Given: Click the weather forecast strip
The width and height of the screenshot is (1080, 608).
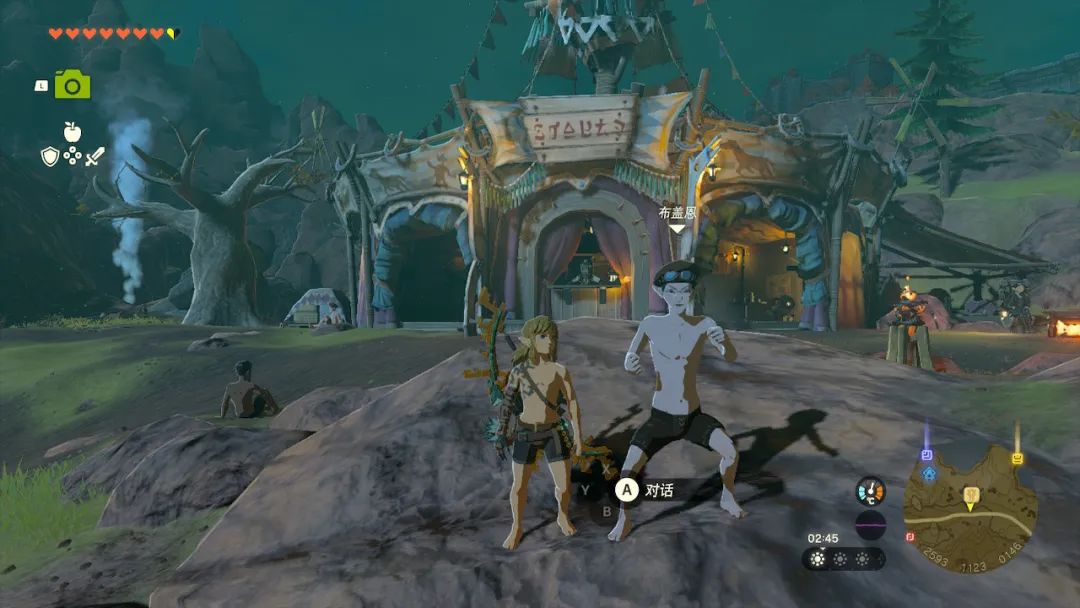Looking at the screenshot, I should [x=843, y=559].
